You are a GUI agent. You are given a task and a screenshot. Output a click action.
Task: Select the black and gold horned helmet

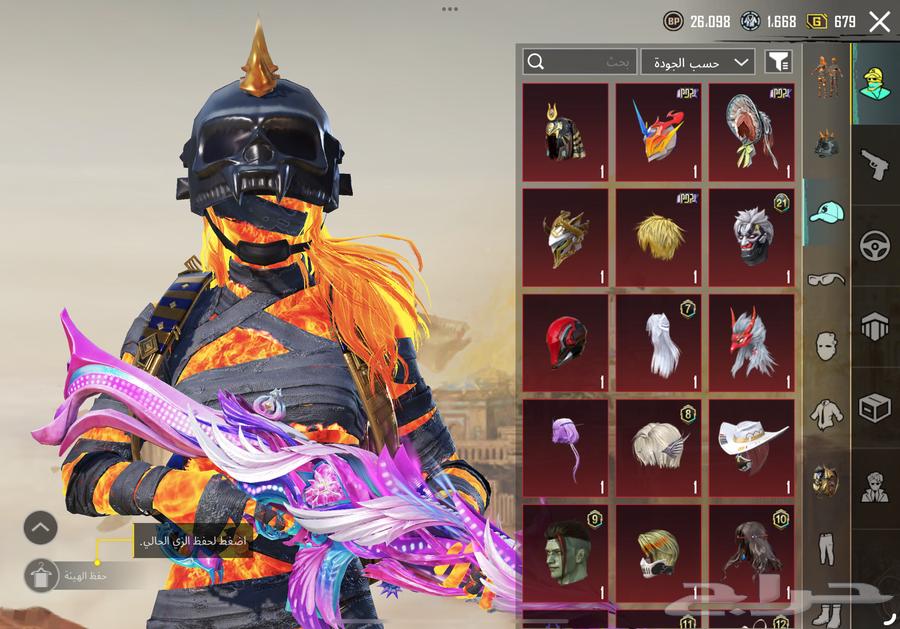[565, 131]
